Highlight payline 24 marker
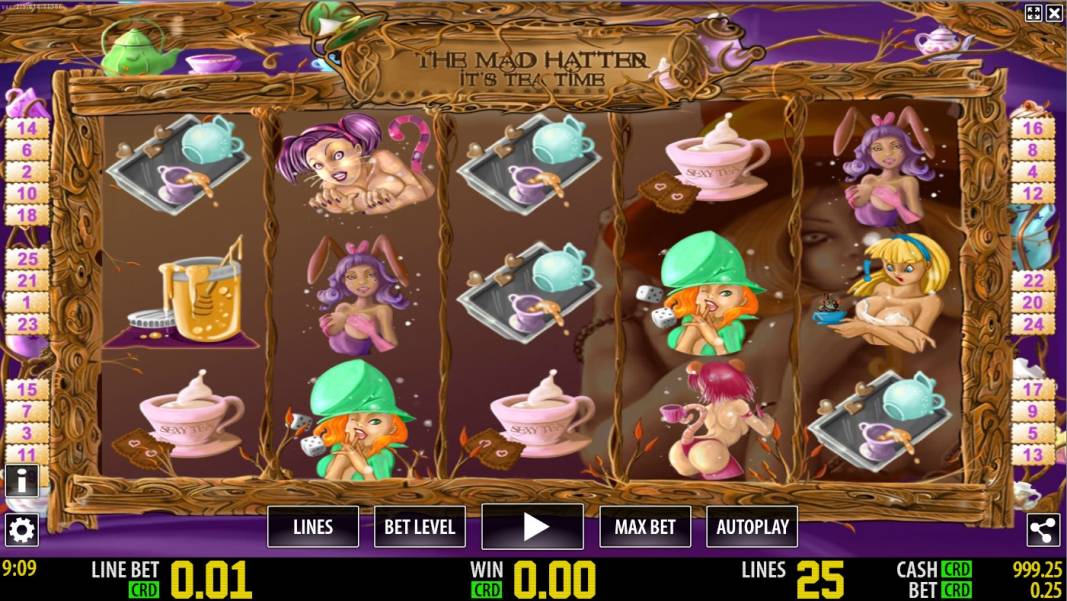 (x=1033, y=324)
